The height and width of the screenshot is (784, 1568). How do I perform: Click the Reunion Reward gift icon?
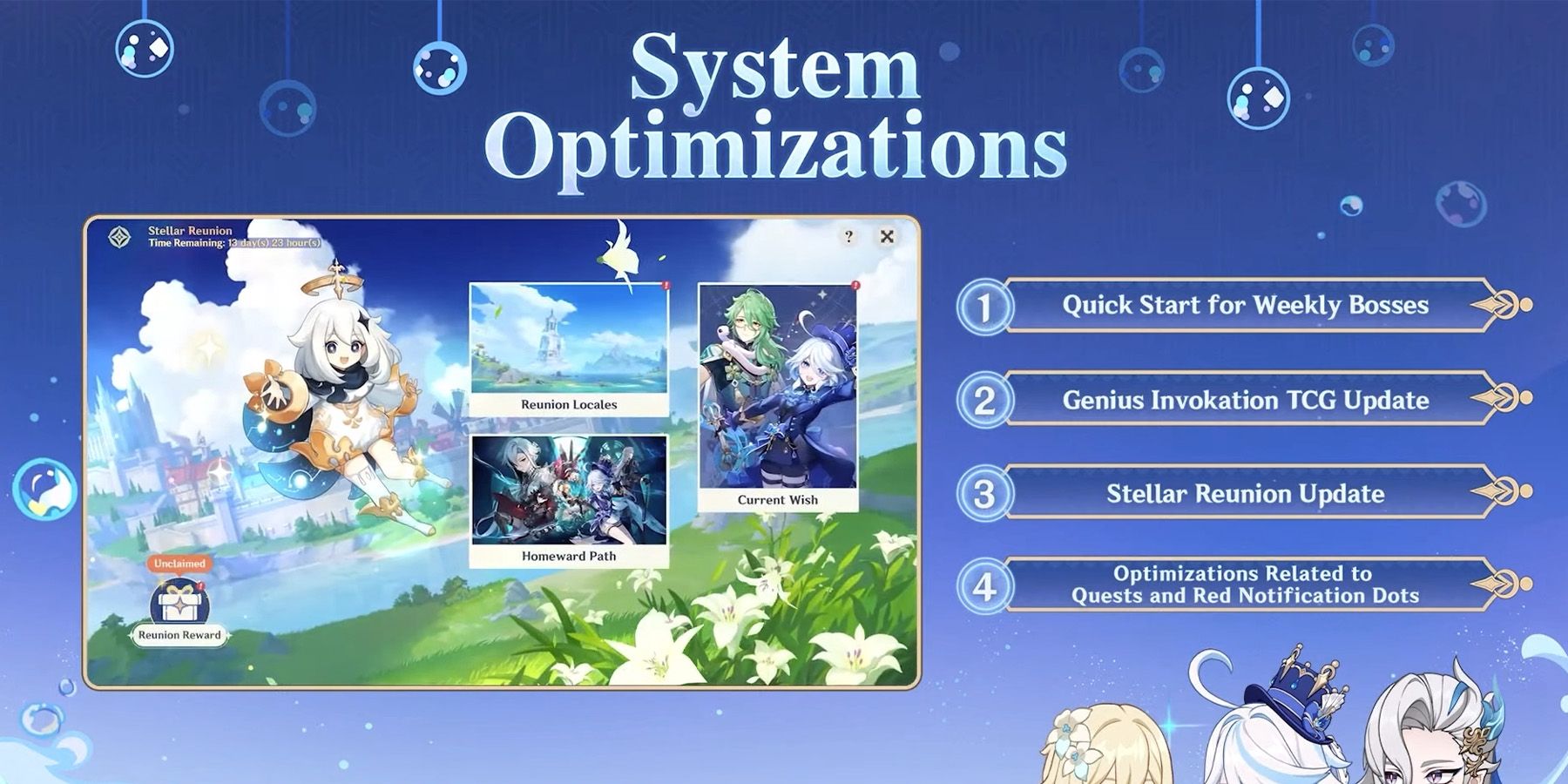point(180,602)
